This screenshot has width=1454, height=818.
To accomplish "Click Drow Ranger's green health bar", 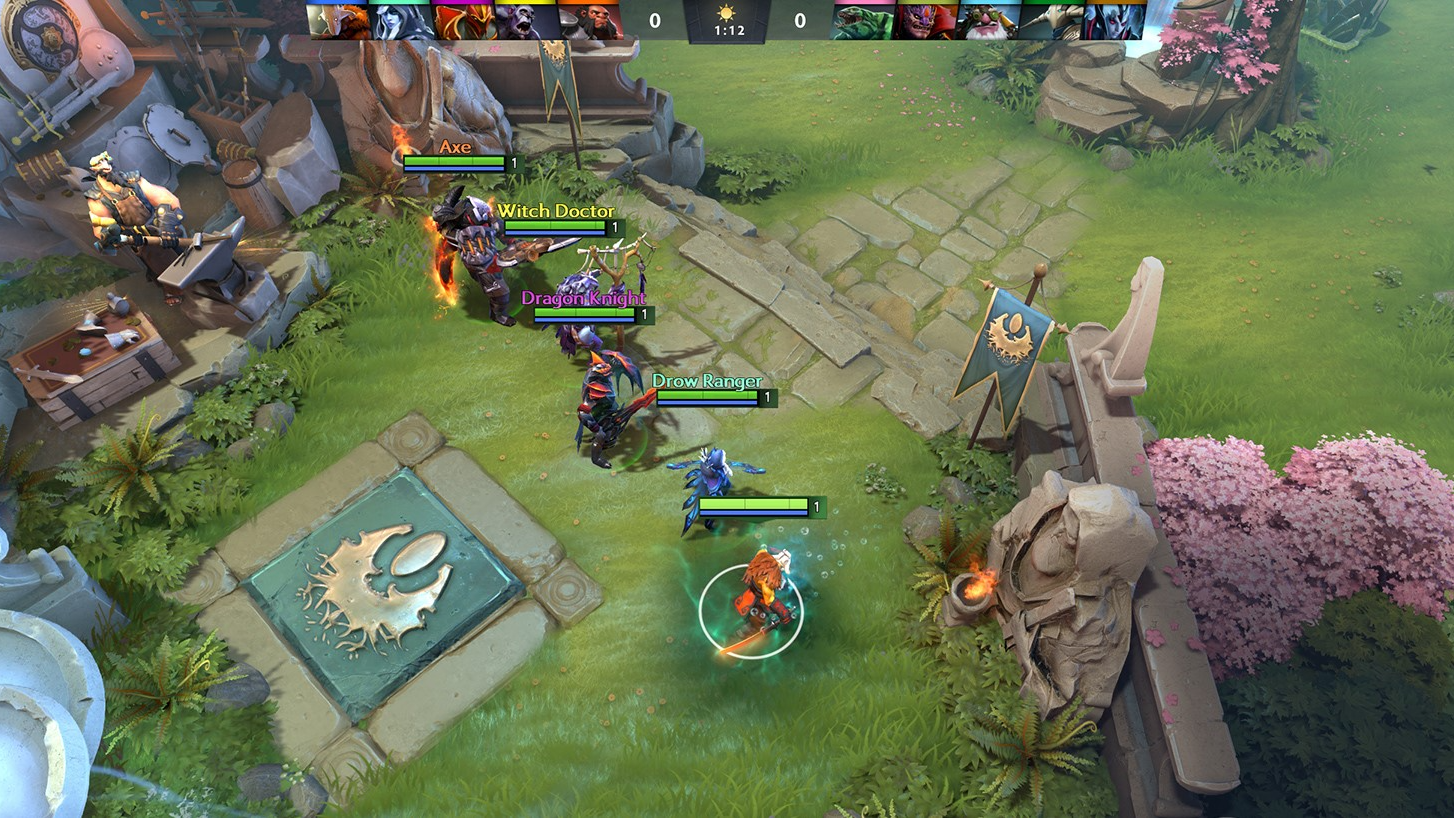I will (x=705, y=396).
